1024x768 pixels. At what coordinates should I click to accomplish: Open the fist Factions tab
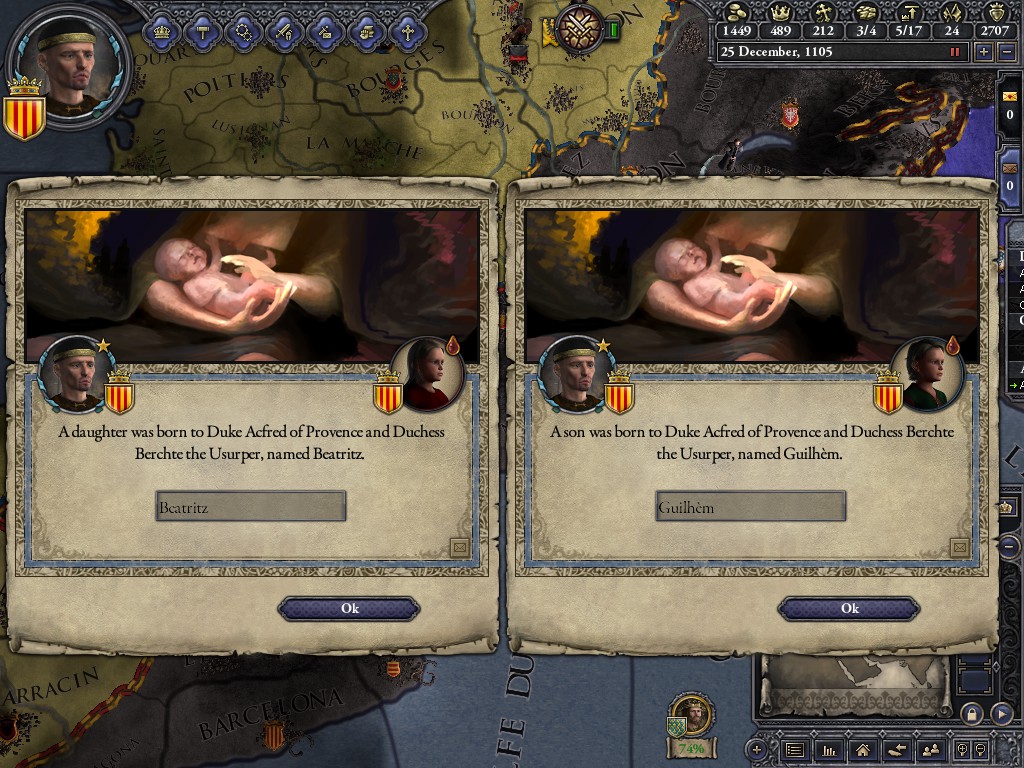coord(366,31)
